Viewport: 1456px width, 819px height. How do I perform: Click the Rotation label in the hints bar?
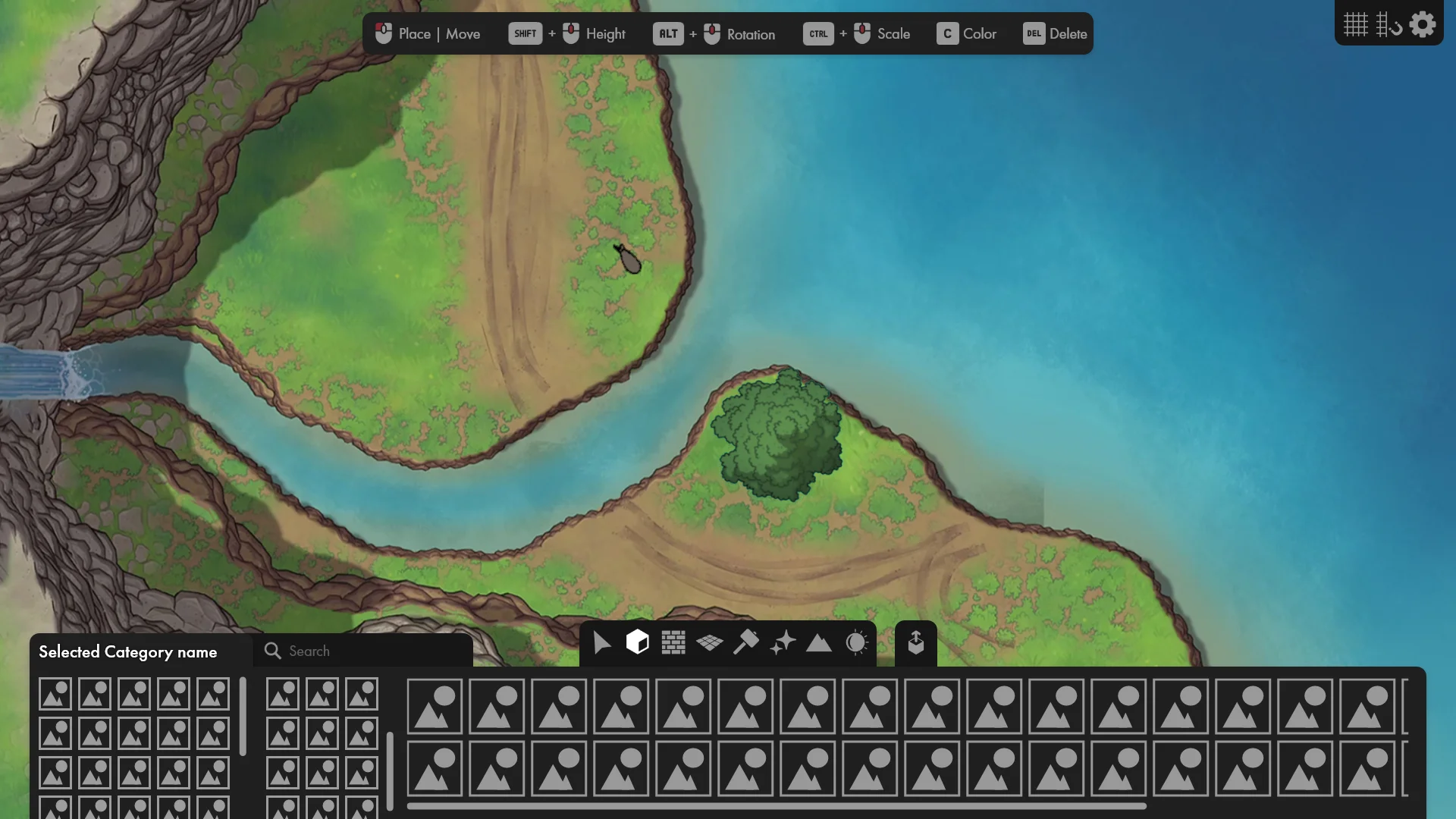coord(750,33)
